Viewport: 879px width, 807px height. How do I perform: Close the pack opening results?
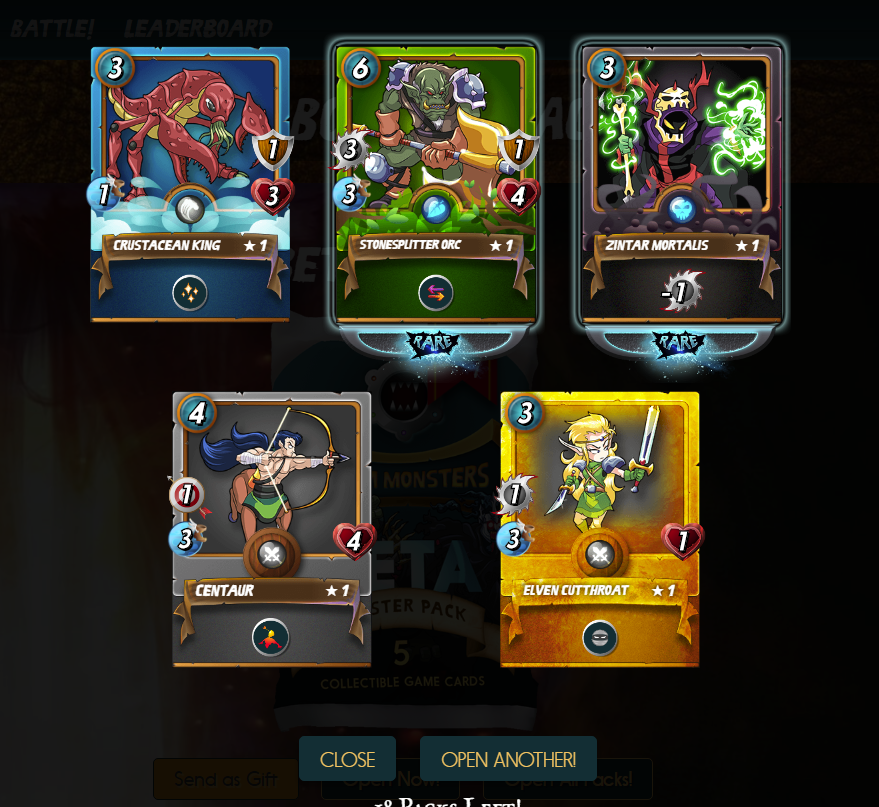coord(347,759)
